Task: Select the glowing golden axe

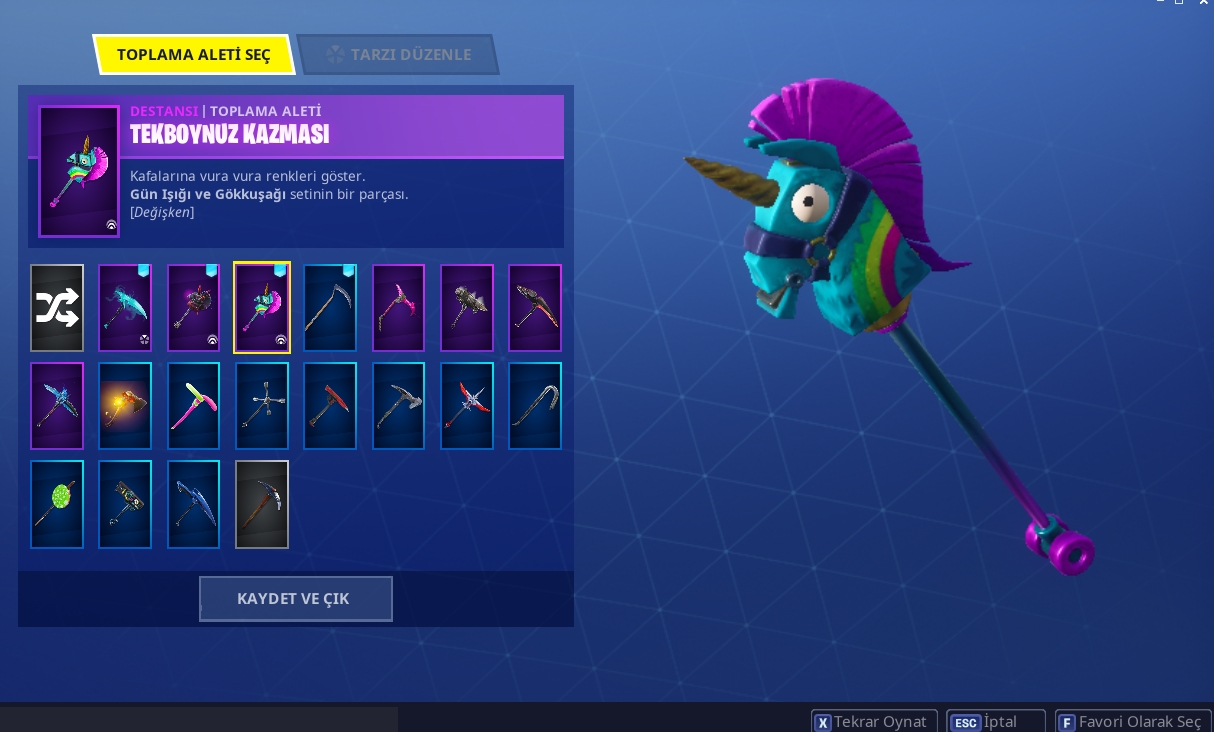Action: (x=125, y=406)
